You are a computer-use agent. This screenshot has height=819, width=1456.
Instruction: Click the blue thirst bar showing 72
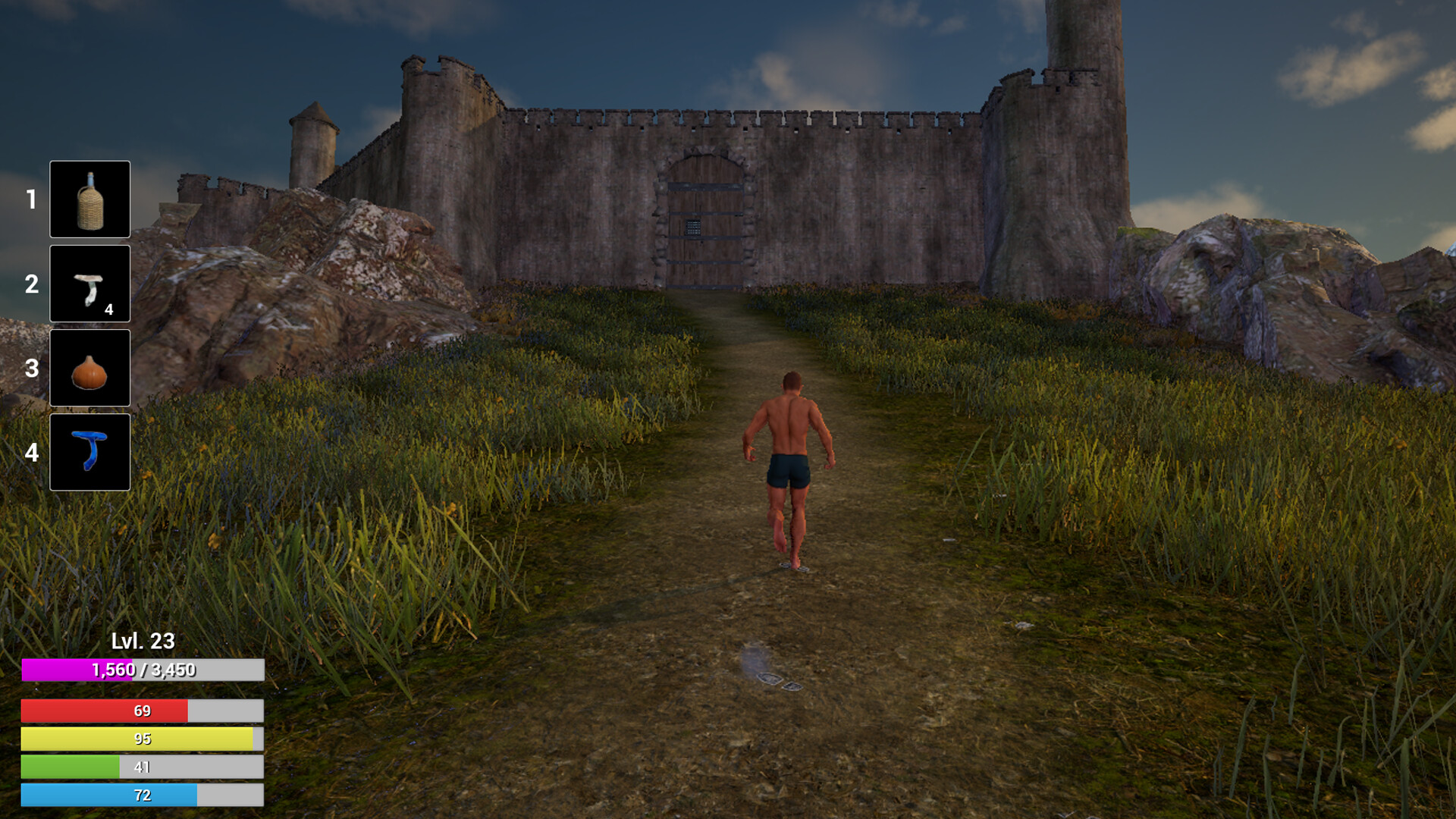(x=141, y=795)
